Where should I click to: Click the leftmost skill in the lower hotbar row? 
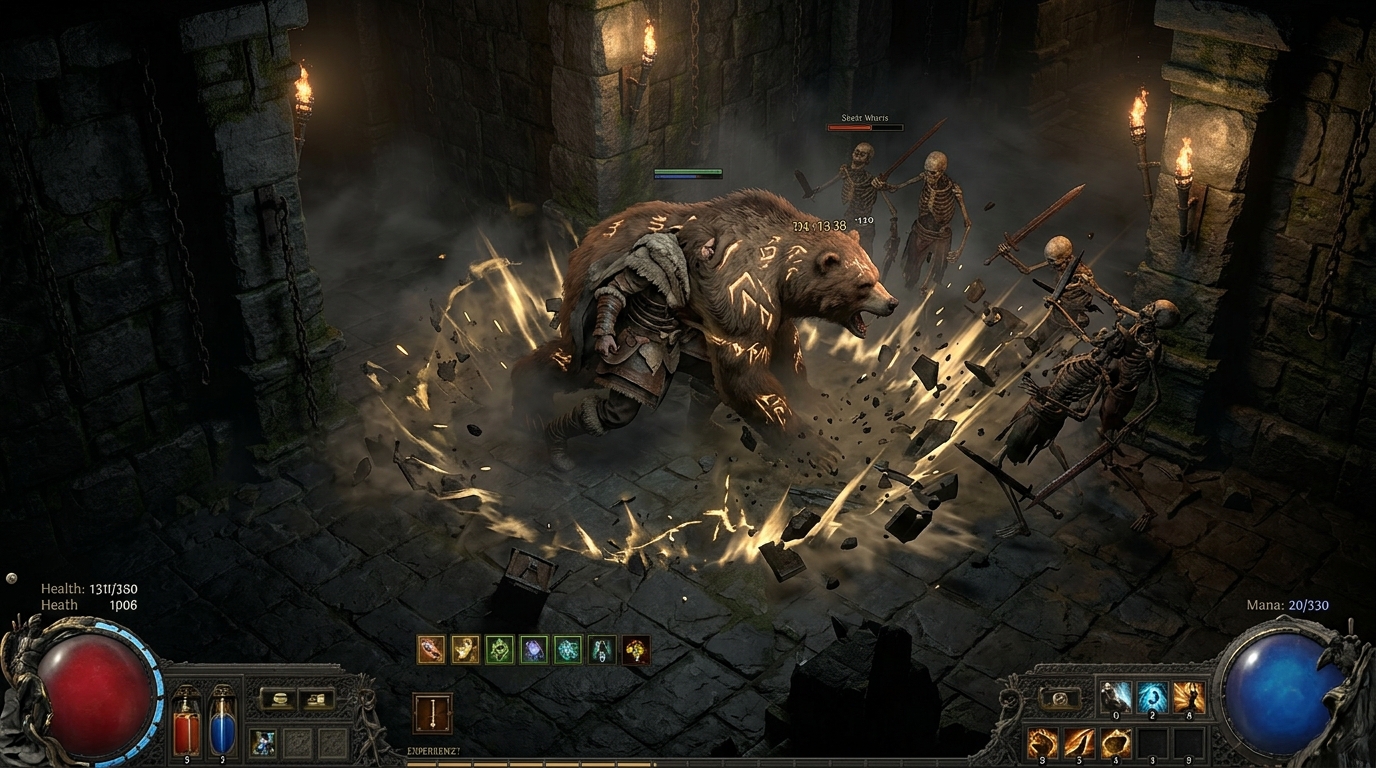tap(1042, 741)
